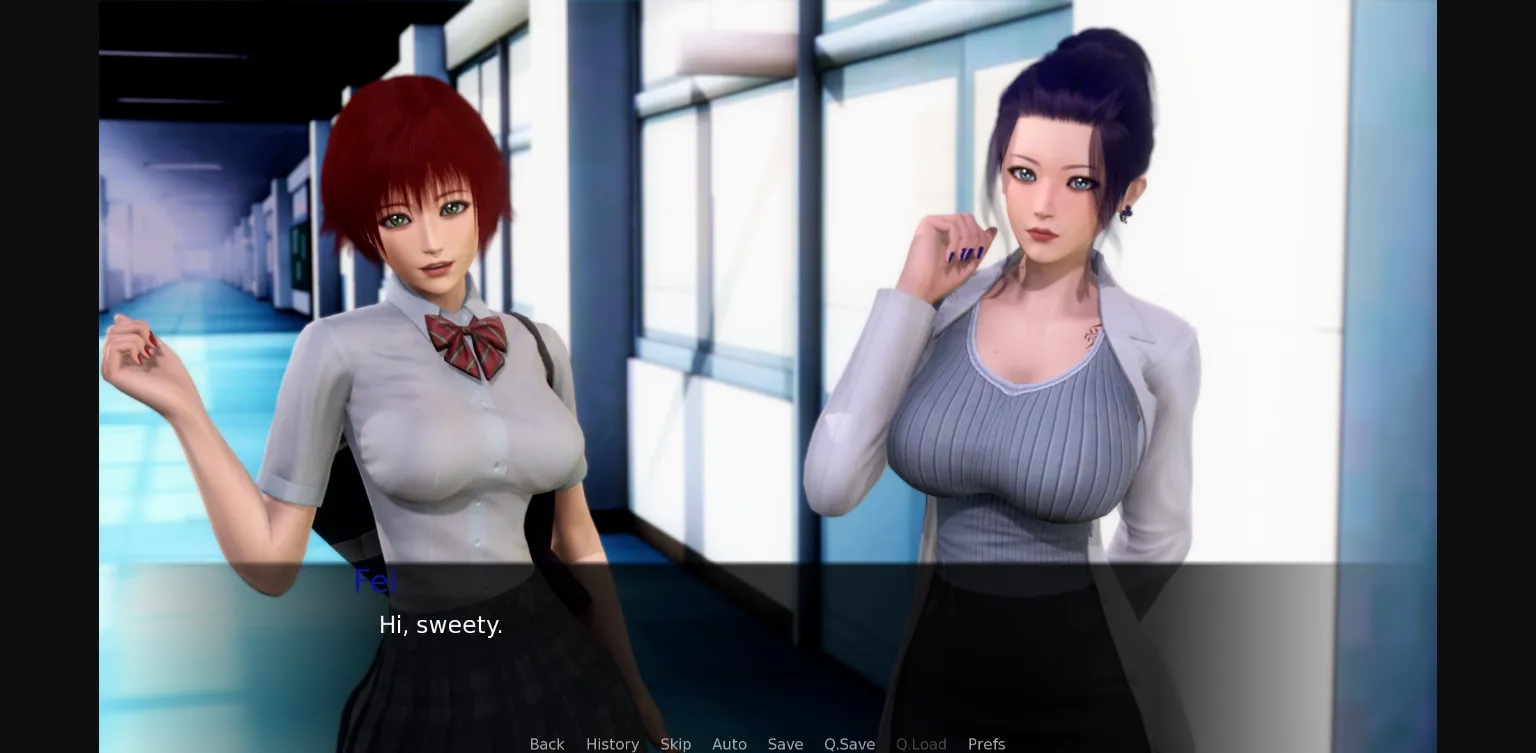Screen dimensions: 1536x753
Task: Click Q.Load to quick load
Action: tap(921, 744)
